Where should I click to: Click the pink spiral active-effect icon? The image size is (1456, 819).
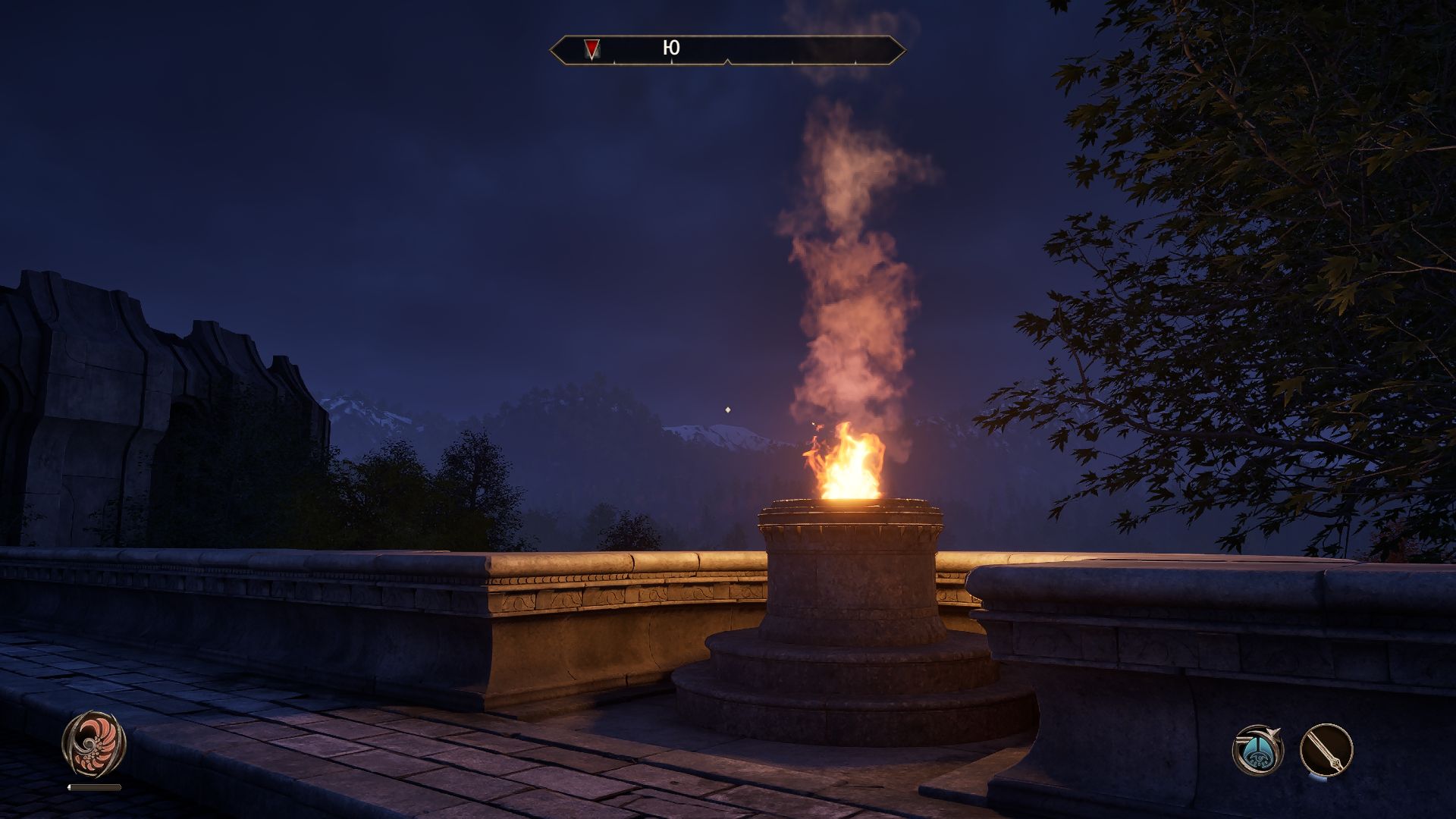click(94, 743)
